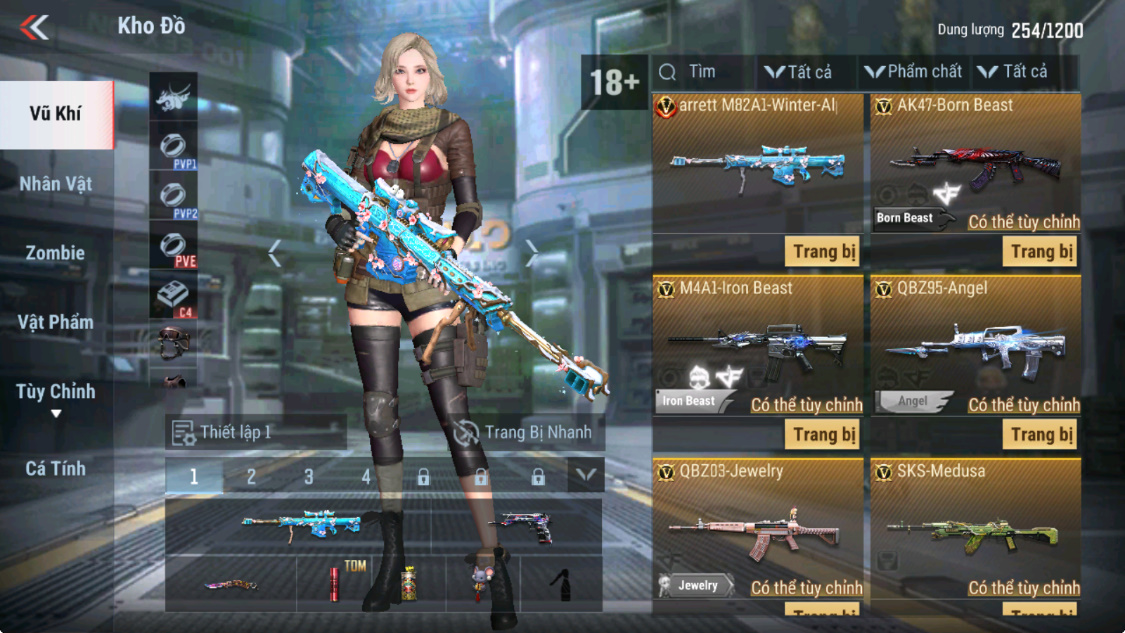Equip the M4A1-Iron Beast with Trang bị
The width and height of the screenshot is (1125, 633).
(823, 434)
